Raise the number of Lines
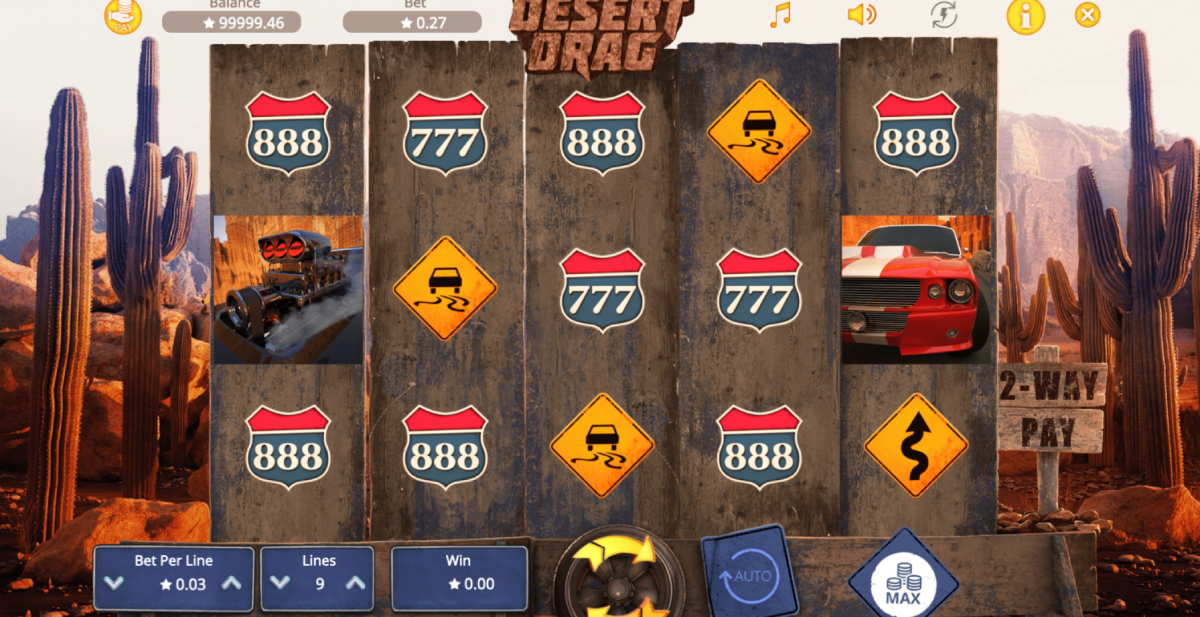 (x=357, y=584)
